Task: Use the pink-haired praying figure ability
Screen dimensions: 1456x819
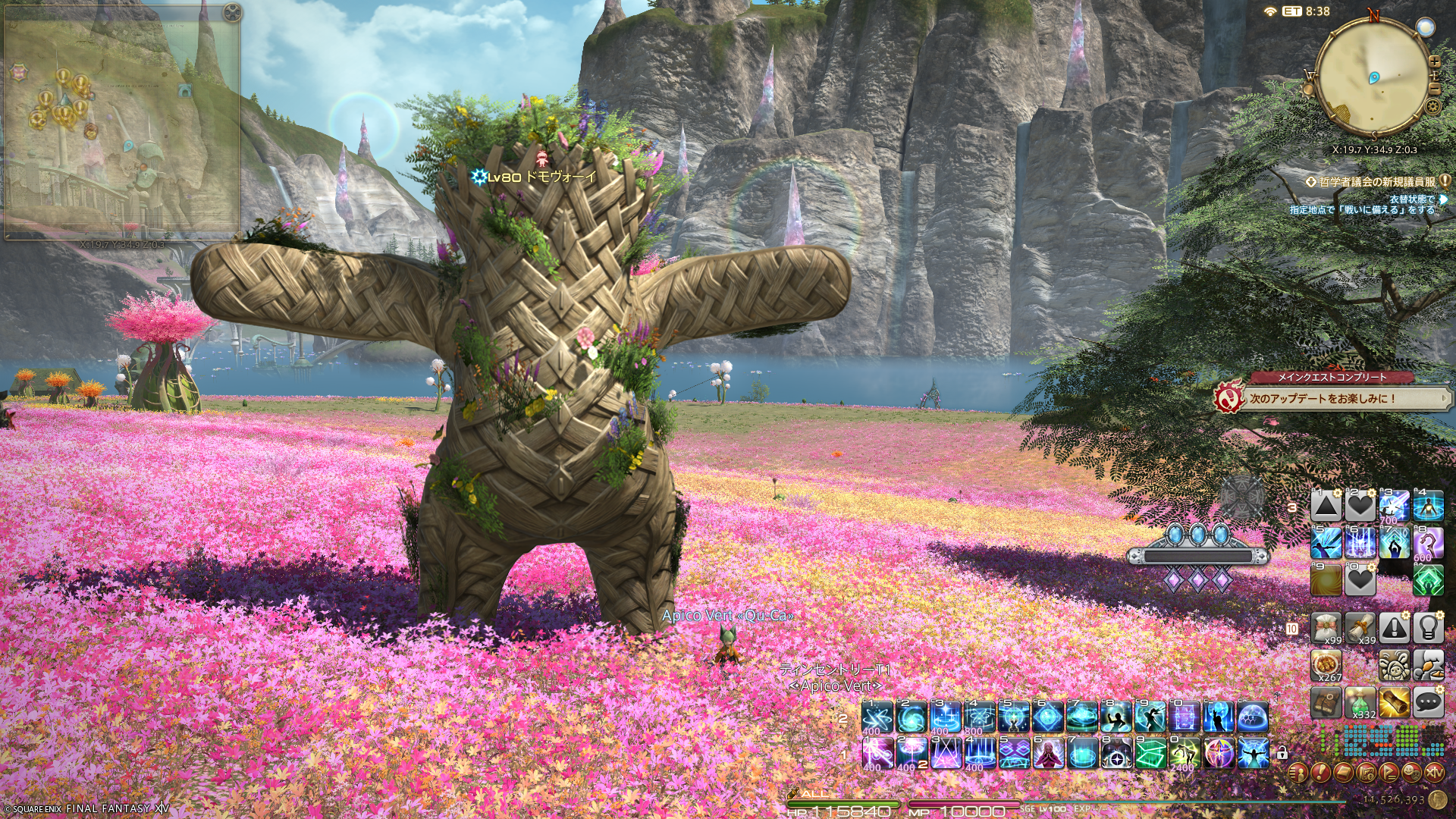Action: (x=1049, y=753)
